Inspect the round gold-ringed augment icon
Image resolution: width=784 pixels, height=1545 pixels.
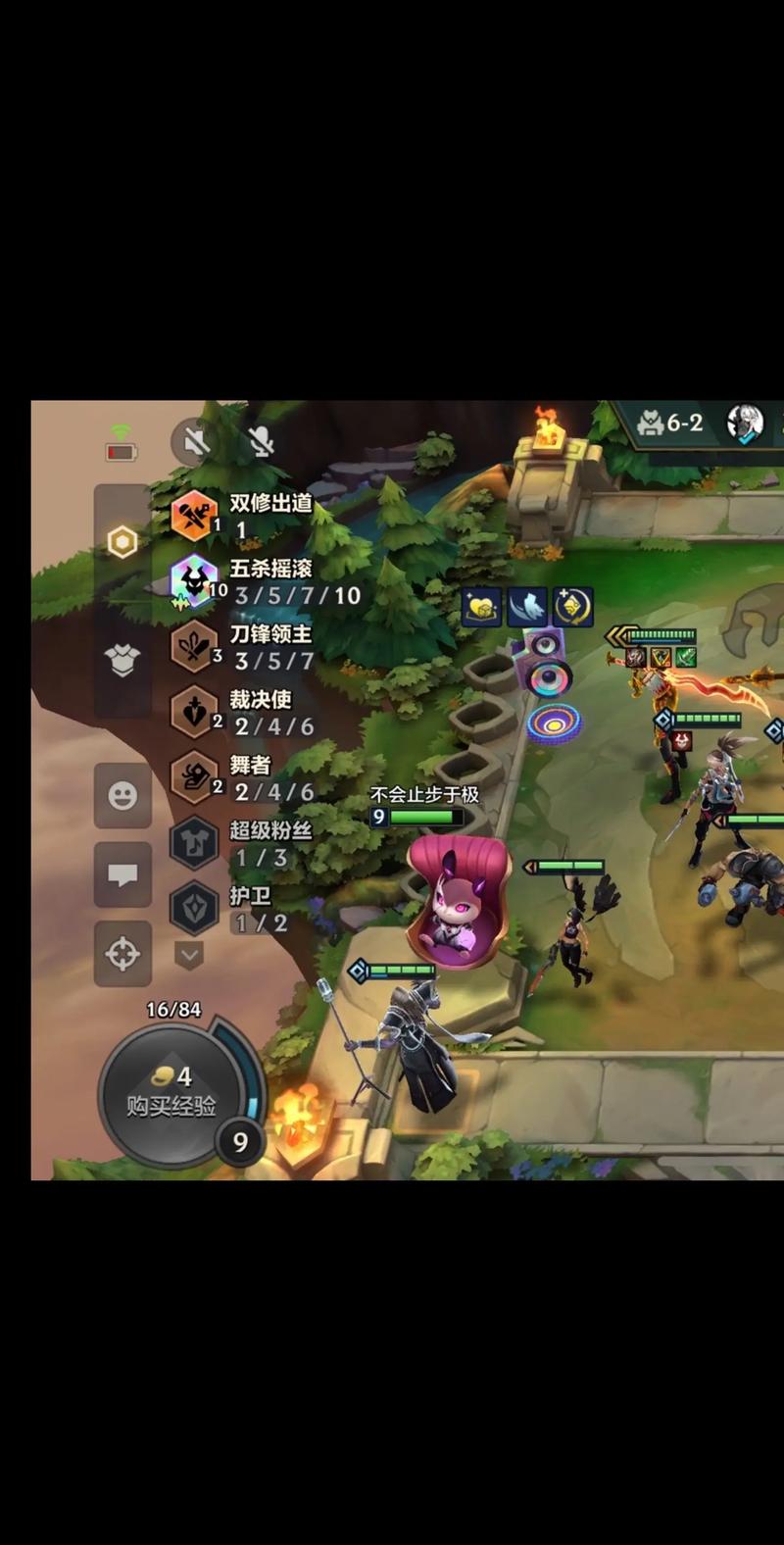(572, 608)
